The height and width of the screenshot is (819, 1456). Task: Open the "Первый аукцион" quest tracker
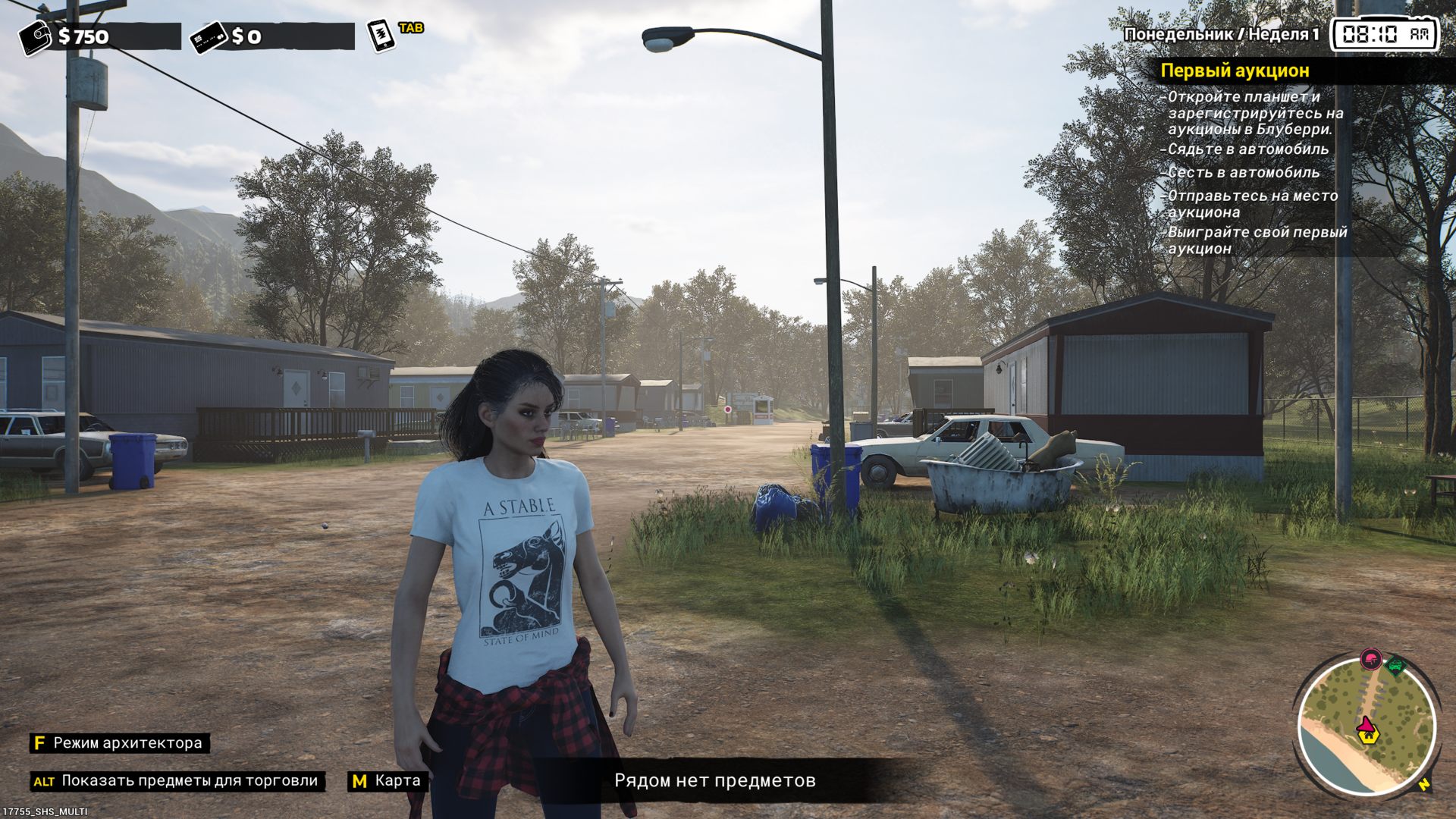click(x=1235, y=71)
